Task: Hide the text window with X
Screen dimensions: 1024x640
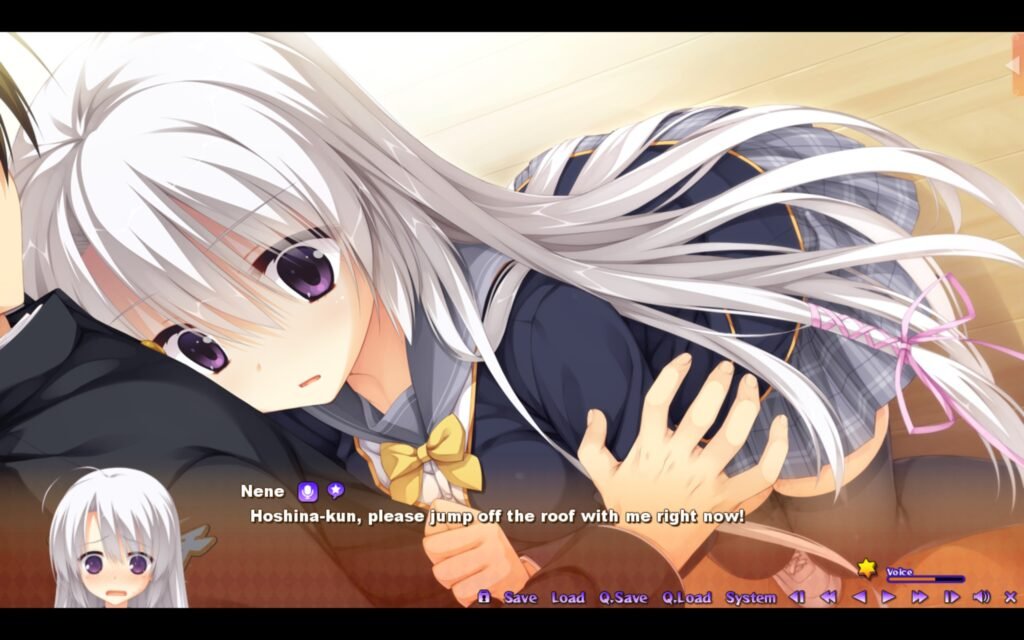Action: coord(1010,597)
